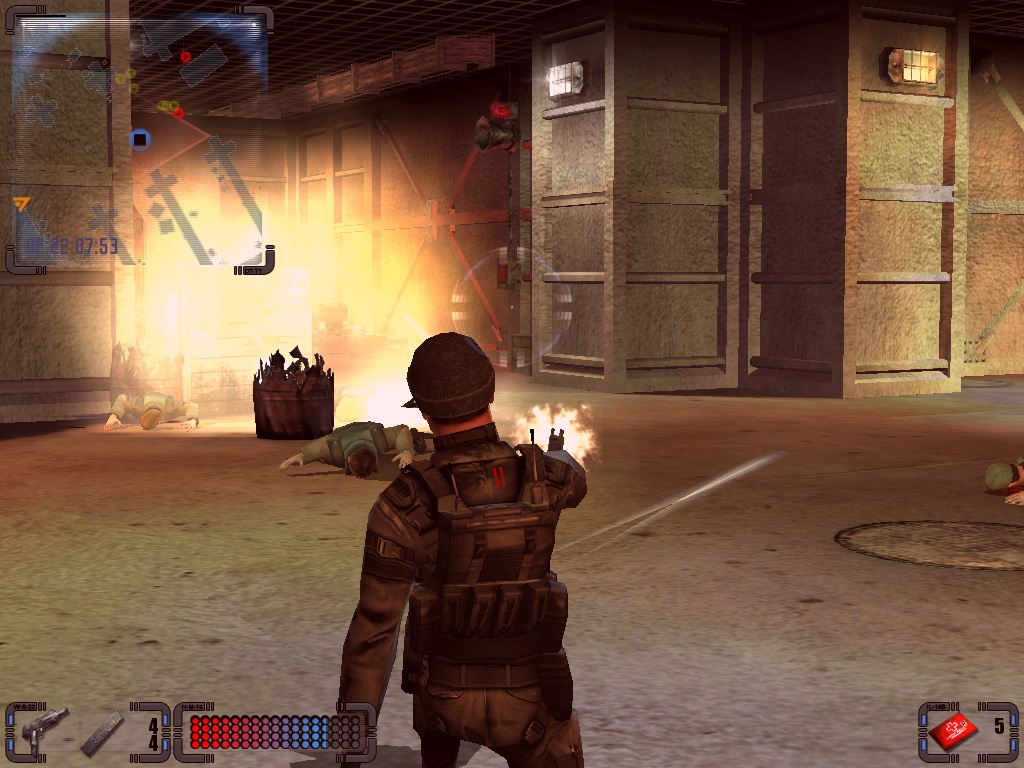Click the blue player marker on minimap
This screenshot has height=768, width=1024.
point(140,139)
